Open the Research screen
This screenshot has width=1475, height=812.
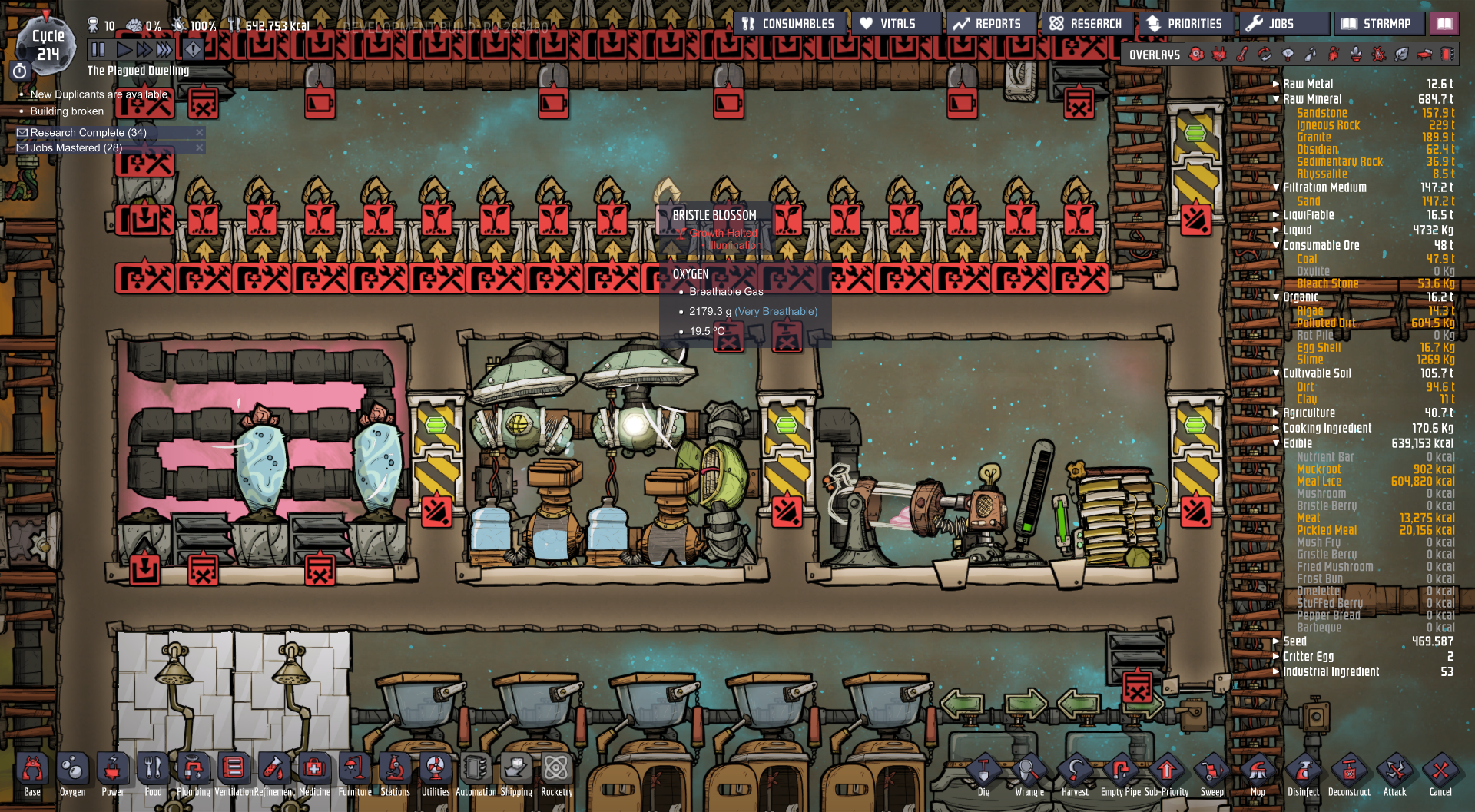[1087, 23]
